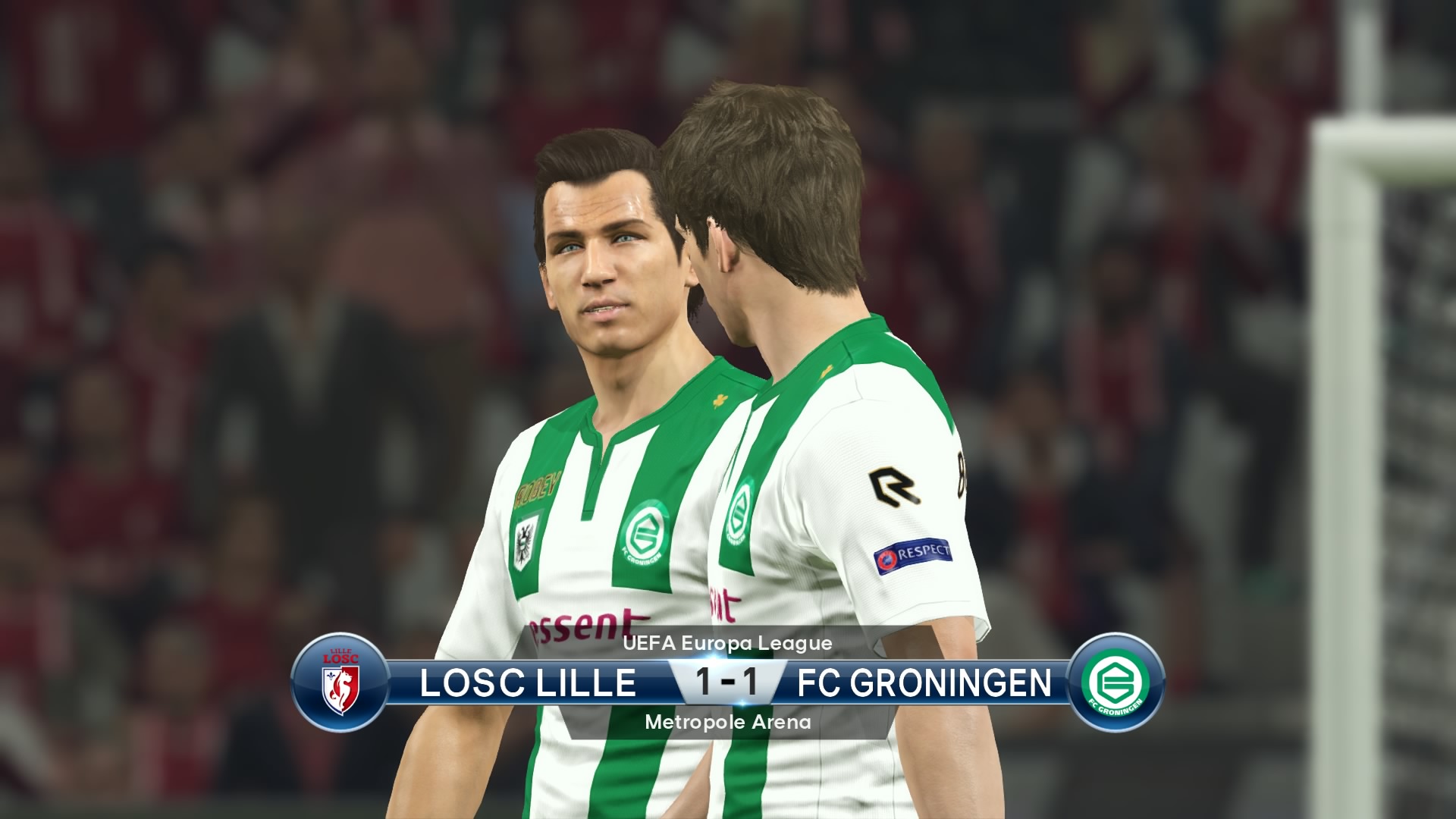The width and height of the screenshot is (1456, 819).
Task: Select the FC Groningen crest on the player's shirt
Action: [645, 531]
